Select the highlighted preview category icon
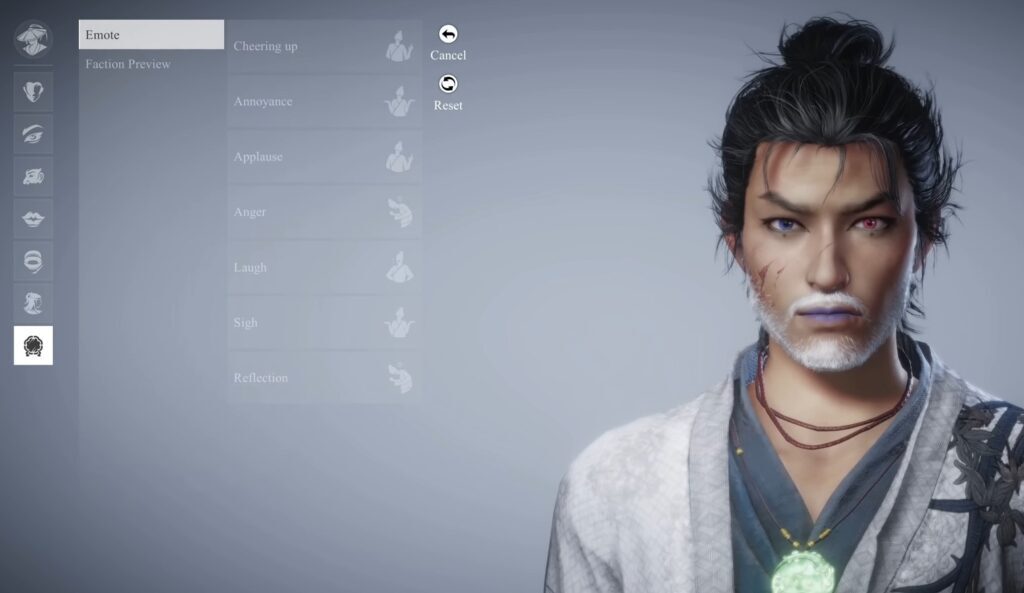Screen dimensions: 1024x593 33,345
